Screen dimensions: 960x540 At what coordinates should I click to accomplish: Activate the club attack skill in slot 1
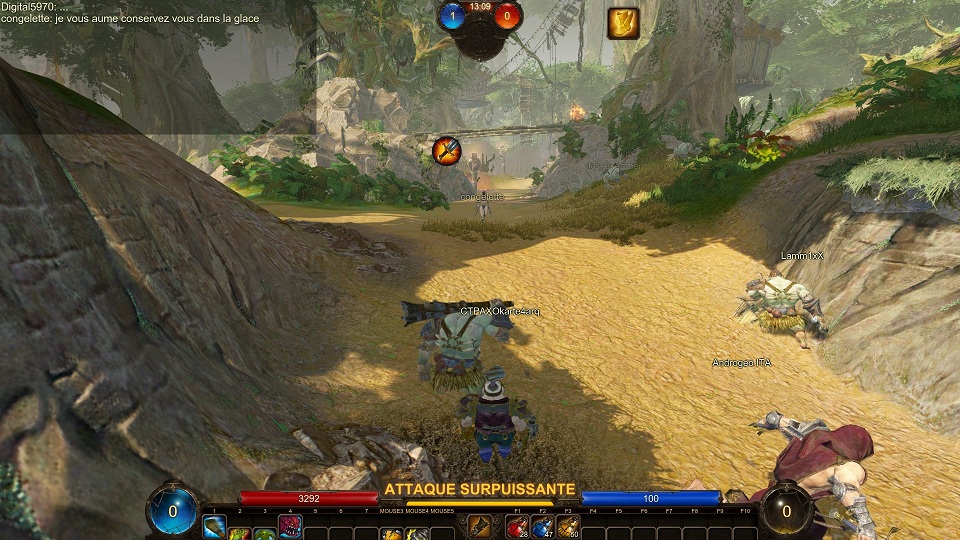(214, 527)
